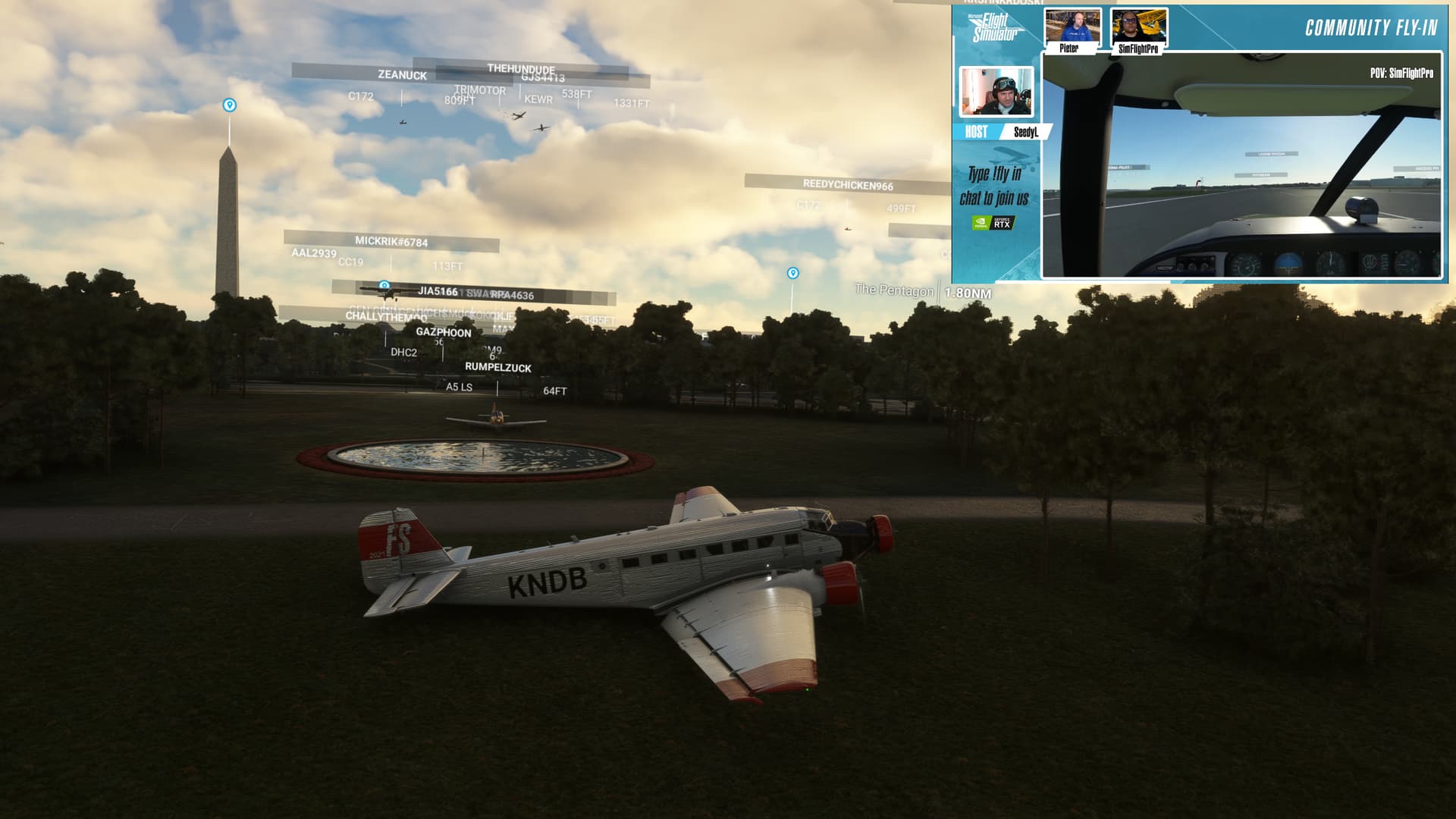Click the blue pin on JIA5166's nameplate
Screen dimensions: 1456x819
[x=383, y=284]
